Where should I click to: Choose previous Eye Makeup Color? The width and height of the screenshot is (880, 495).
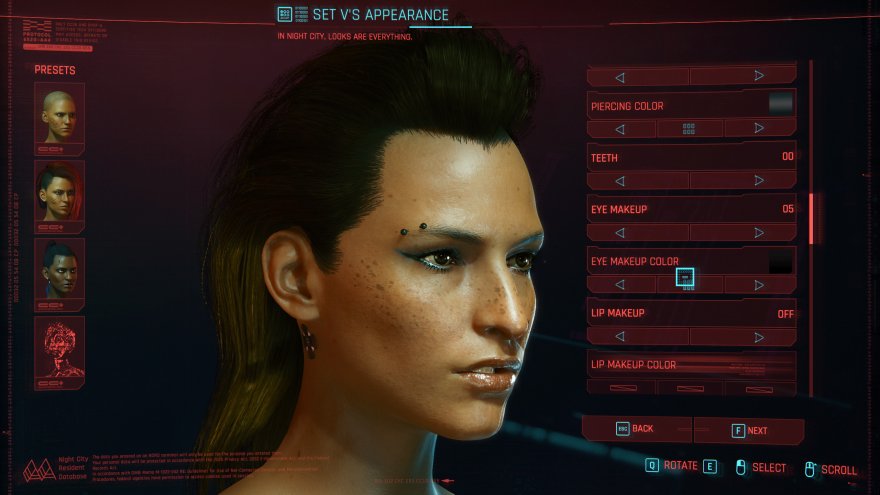click(x=620, y=285)
